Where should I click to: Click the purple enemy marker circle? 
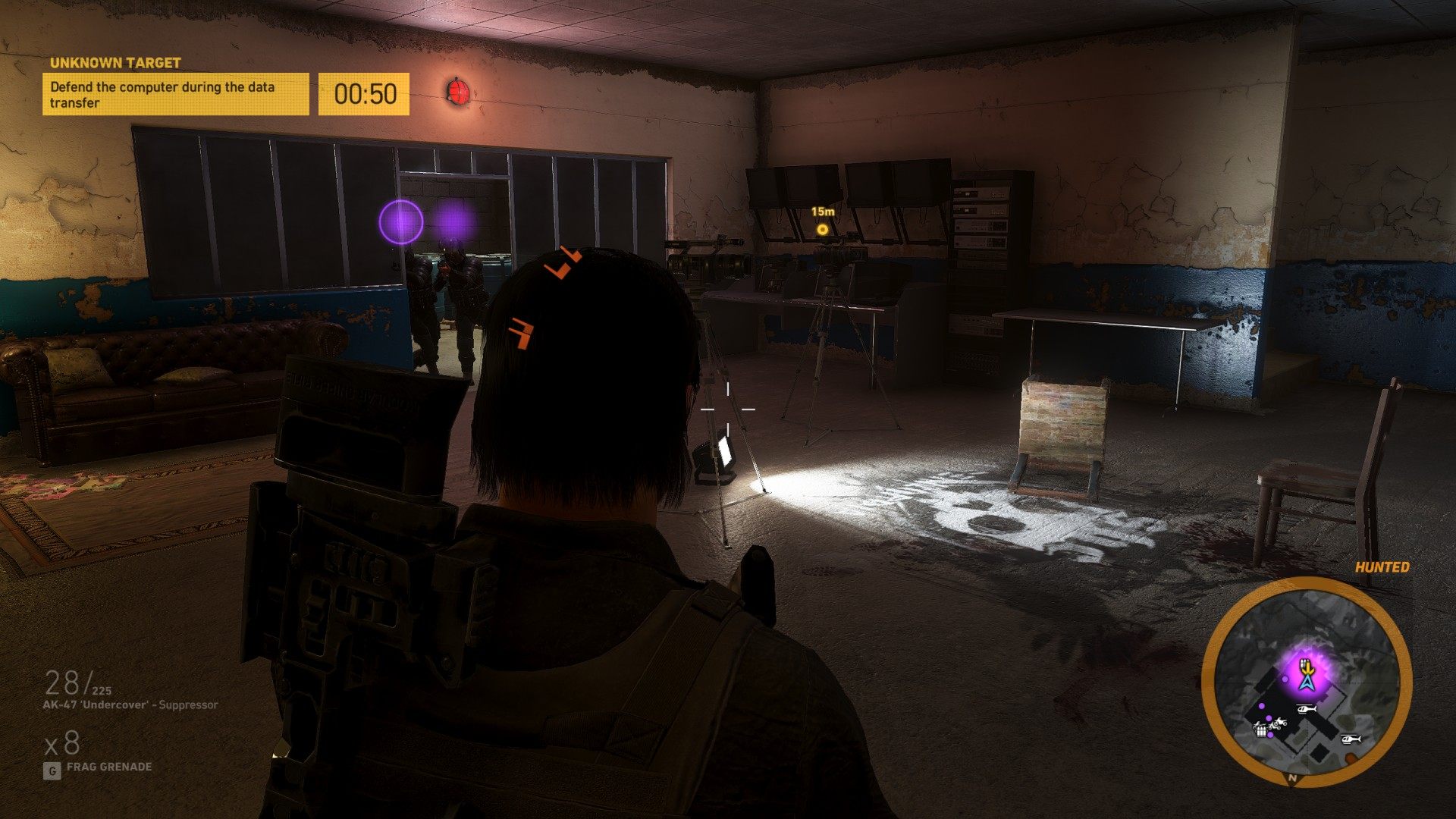click(400, 222)
